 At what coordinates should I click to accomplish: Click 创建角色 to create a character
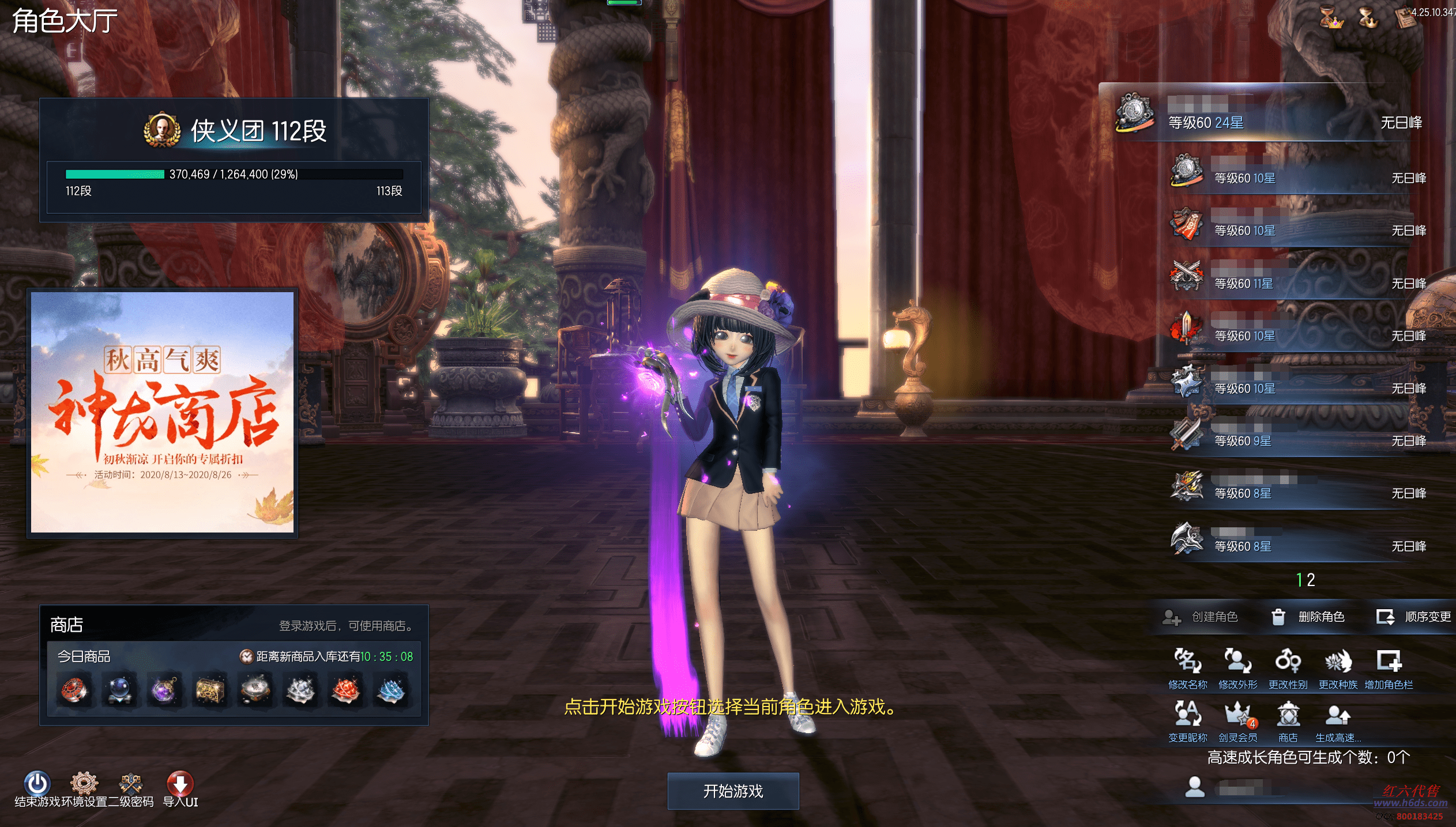click(1201, 617)
